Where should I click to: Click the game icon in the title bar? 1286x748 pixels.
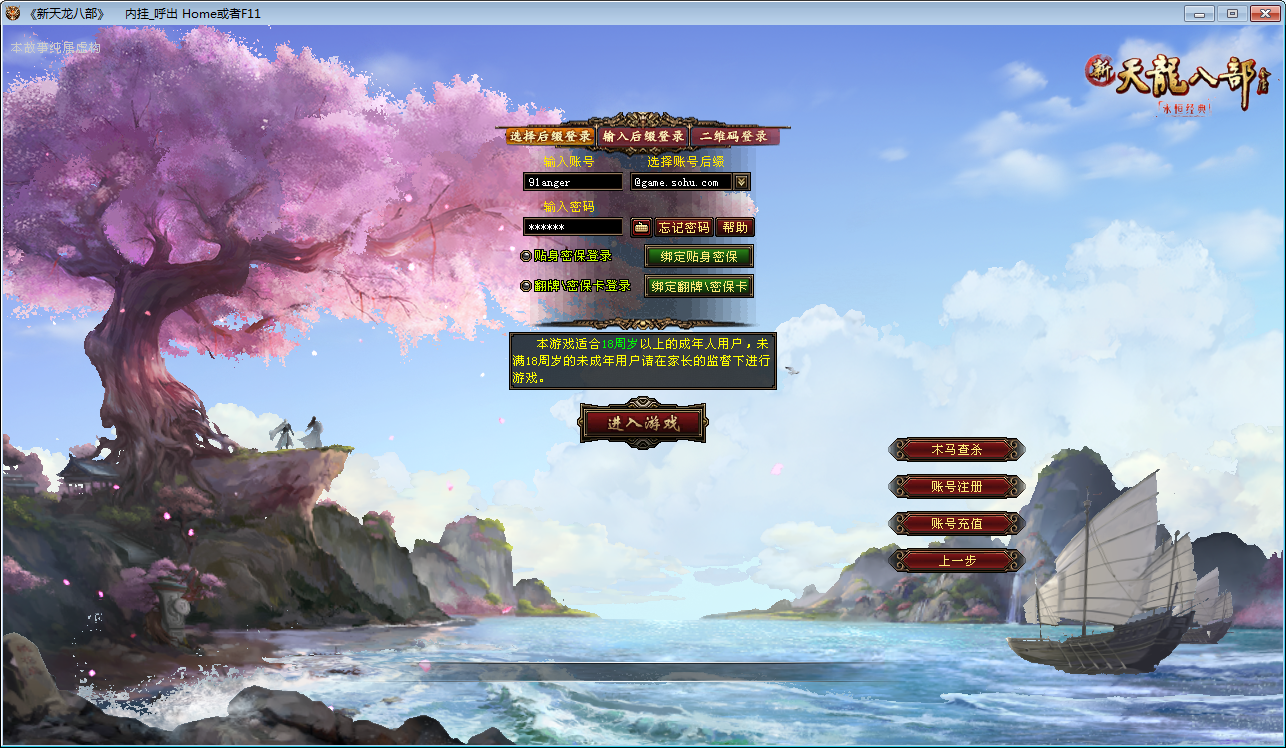[14, 13]
